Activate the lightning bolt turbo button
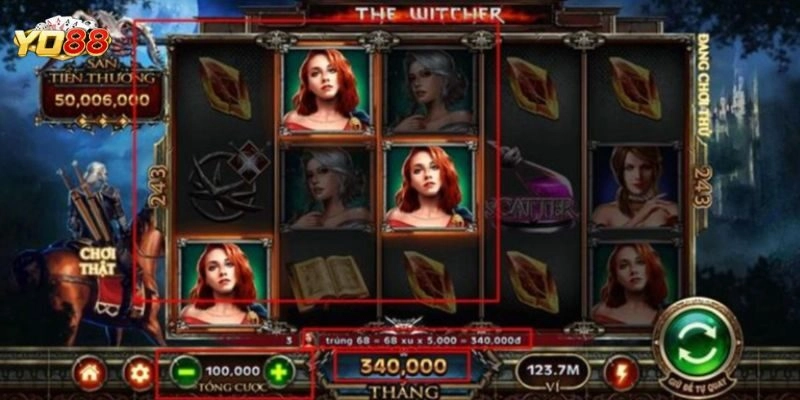 click(620, 372)
